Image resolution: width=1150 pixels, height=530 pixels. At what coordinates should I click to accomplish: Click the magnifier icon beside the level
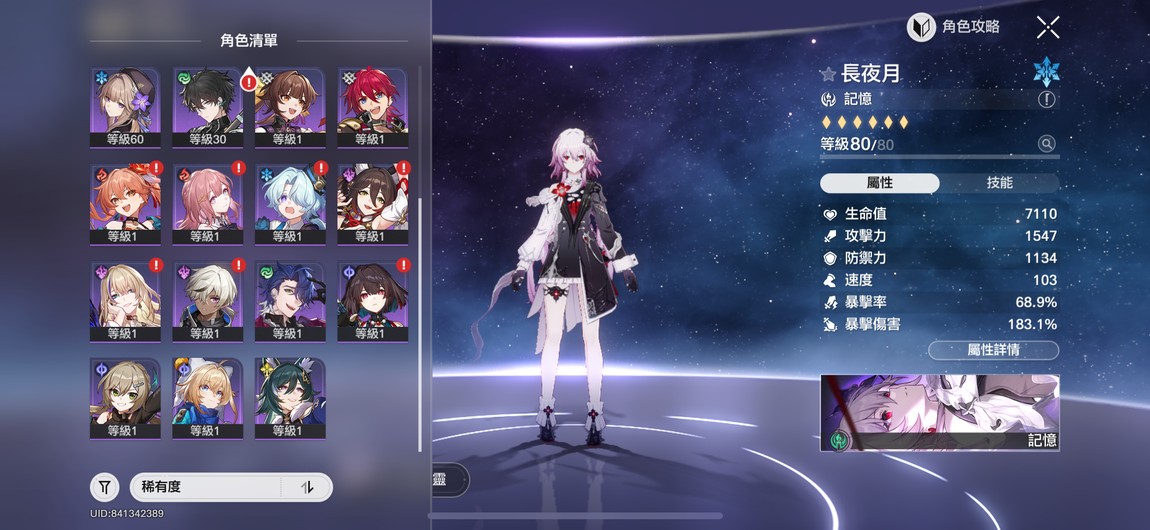point(1046,144)
